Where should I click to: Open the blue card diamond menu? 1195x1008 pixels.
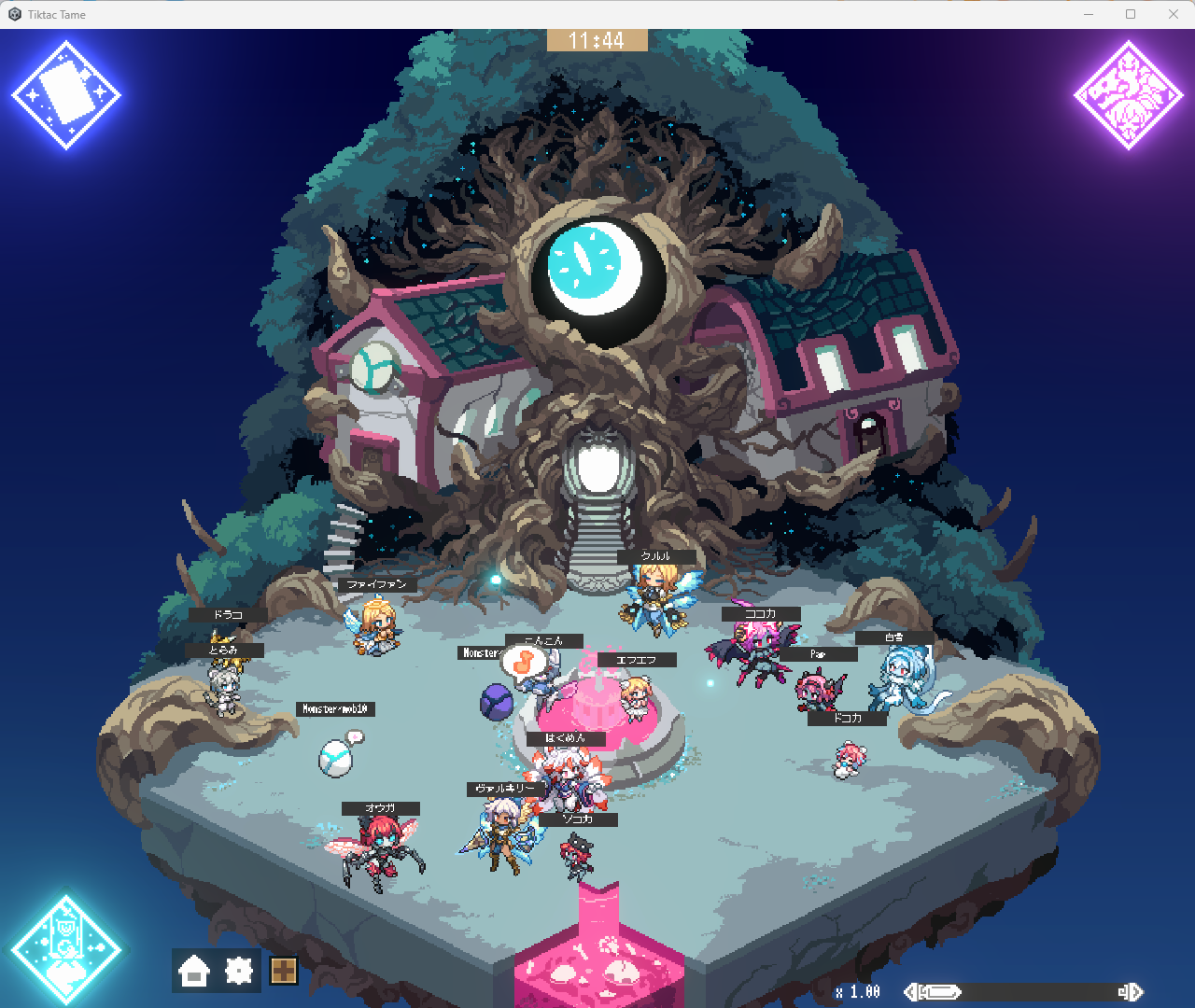(66, 95)
